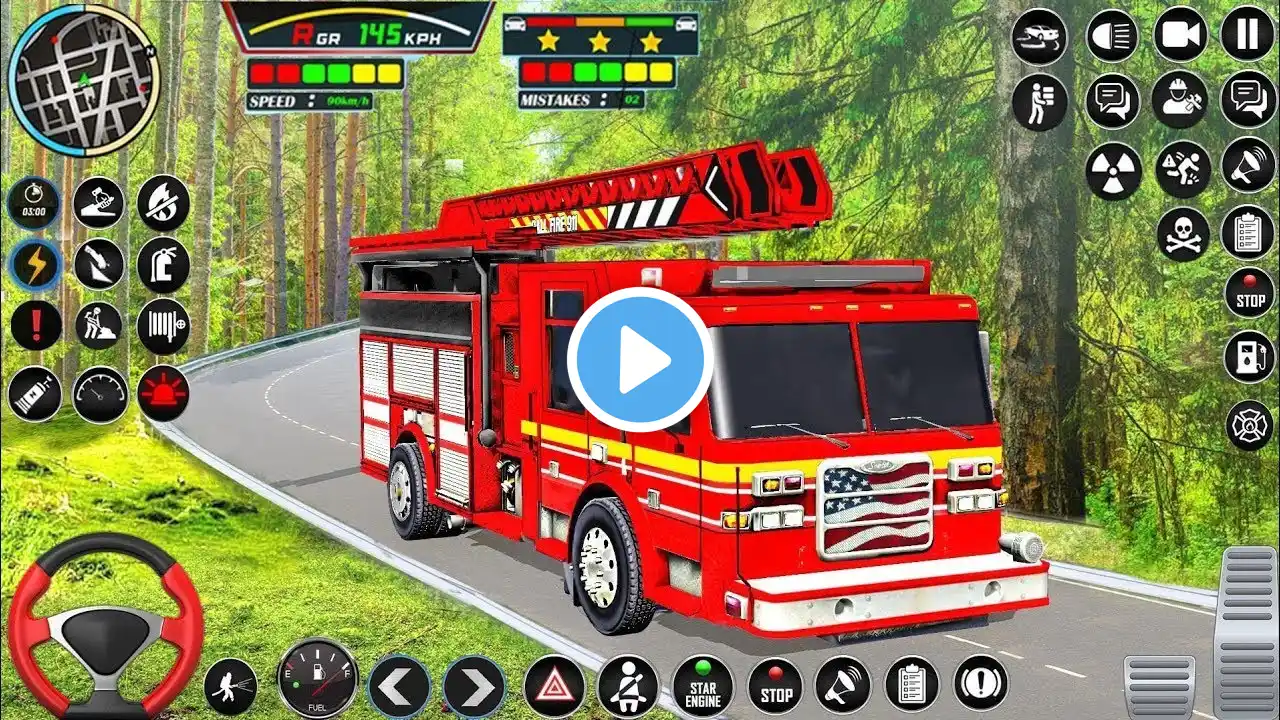Viewport: 1280px width, 720px height.
Task: Pause the game with the pause icon
Action: pos(1247,34)
